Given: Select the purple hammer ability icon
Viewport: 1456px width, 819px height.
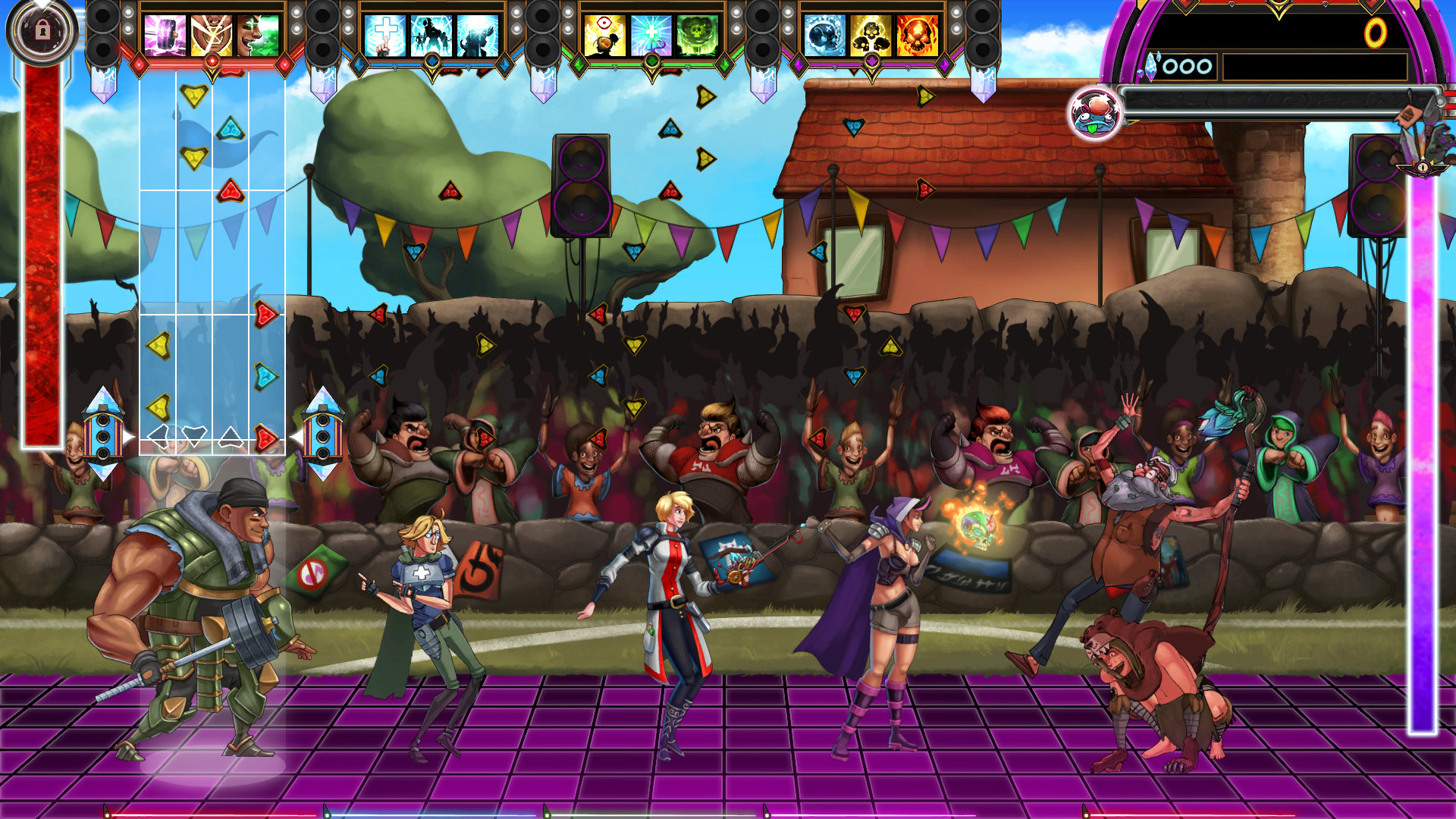Looking at the screenshot, I should click(x=163, y=36).
